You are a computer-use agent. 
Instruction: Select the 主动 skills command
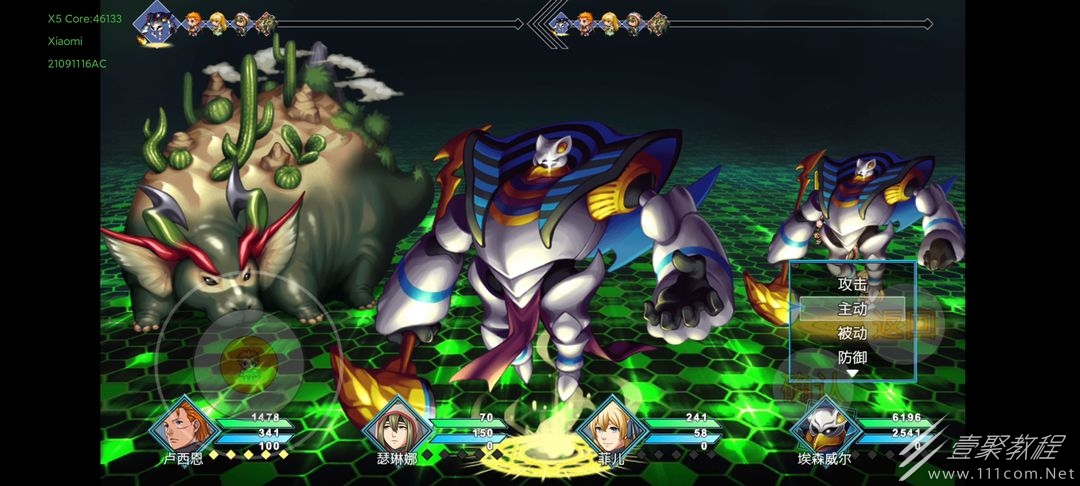point(852,309)
